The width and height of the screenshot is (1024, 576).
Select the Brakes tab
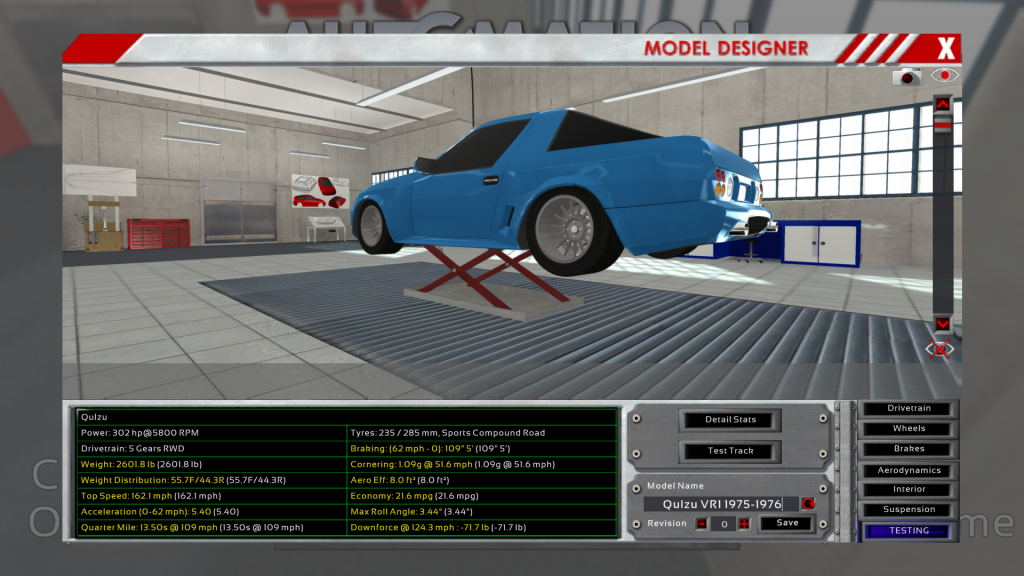pyautogui.click(x=908, y=449)
